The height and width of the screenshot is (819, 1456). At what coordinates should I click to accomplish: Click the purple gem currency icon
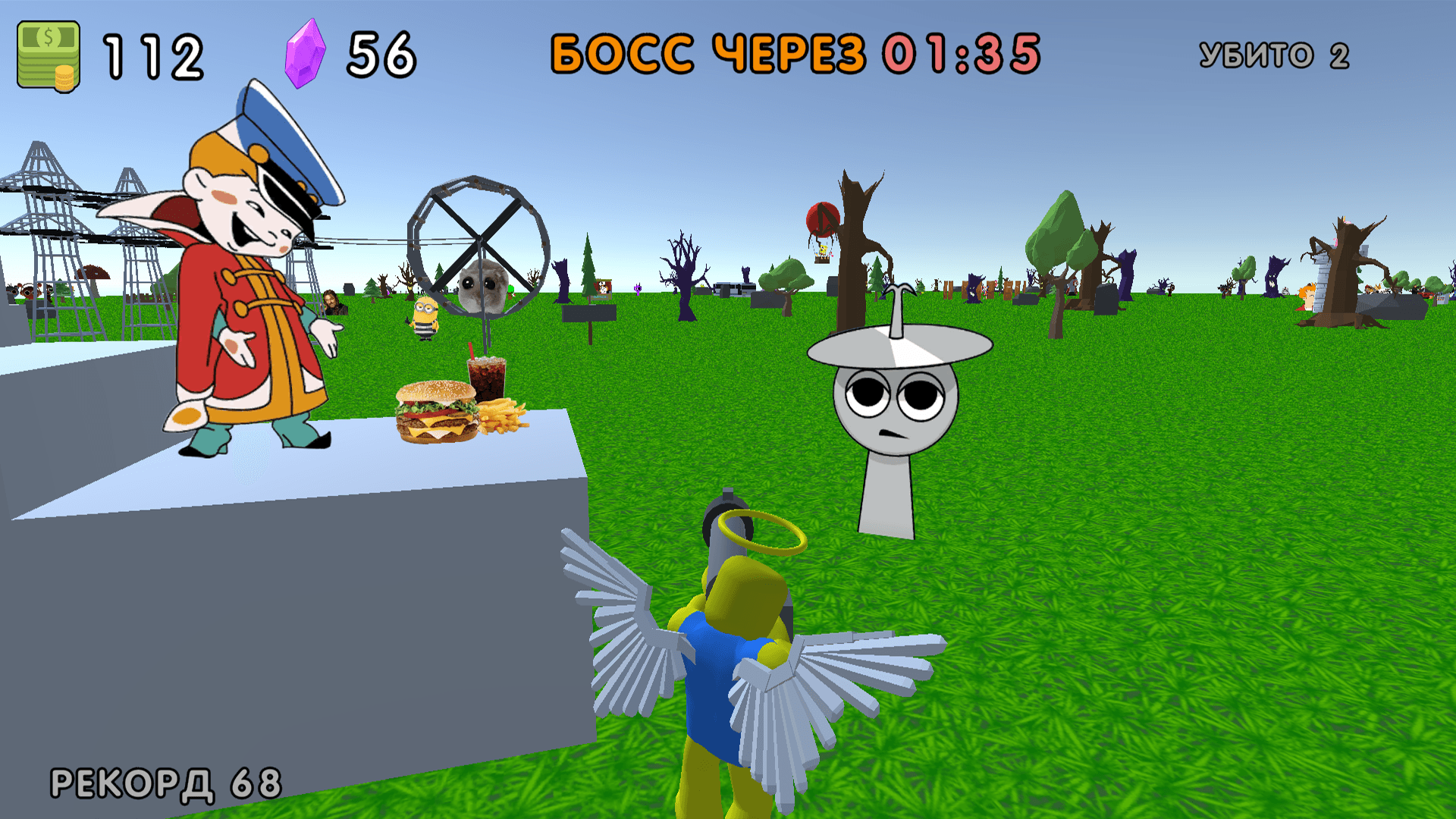(x=306, y=51)
